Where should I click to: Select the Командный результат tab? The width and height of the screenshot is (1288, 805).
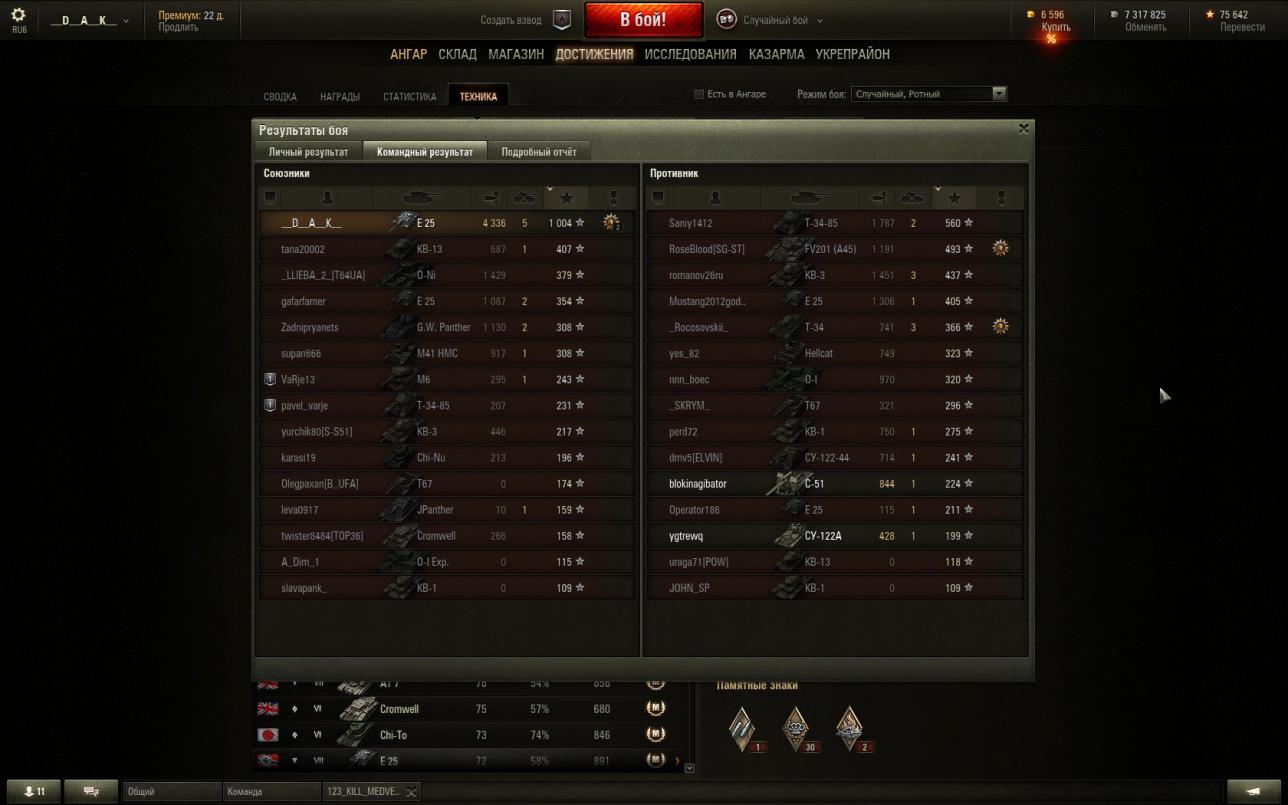tap(425, 152)
